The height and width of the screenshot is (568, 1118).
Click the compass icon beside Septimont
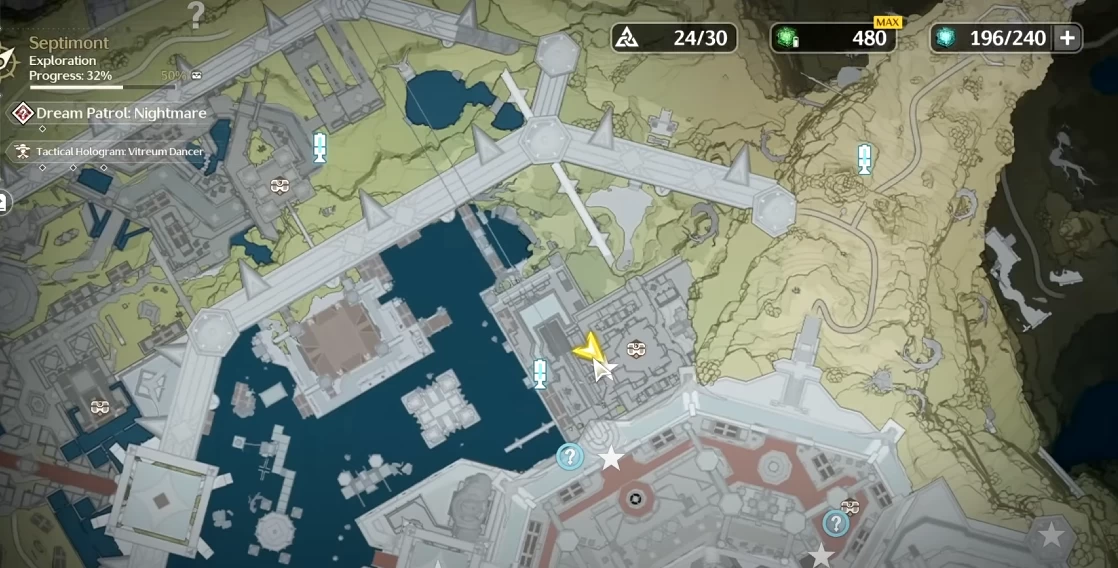[8, 58]
